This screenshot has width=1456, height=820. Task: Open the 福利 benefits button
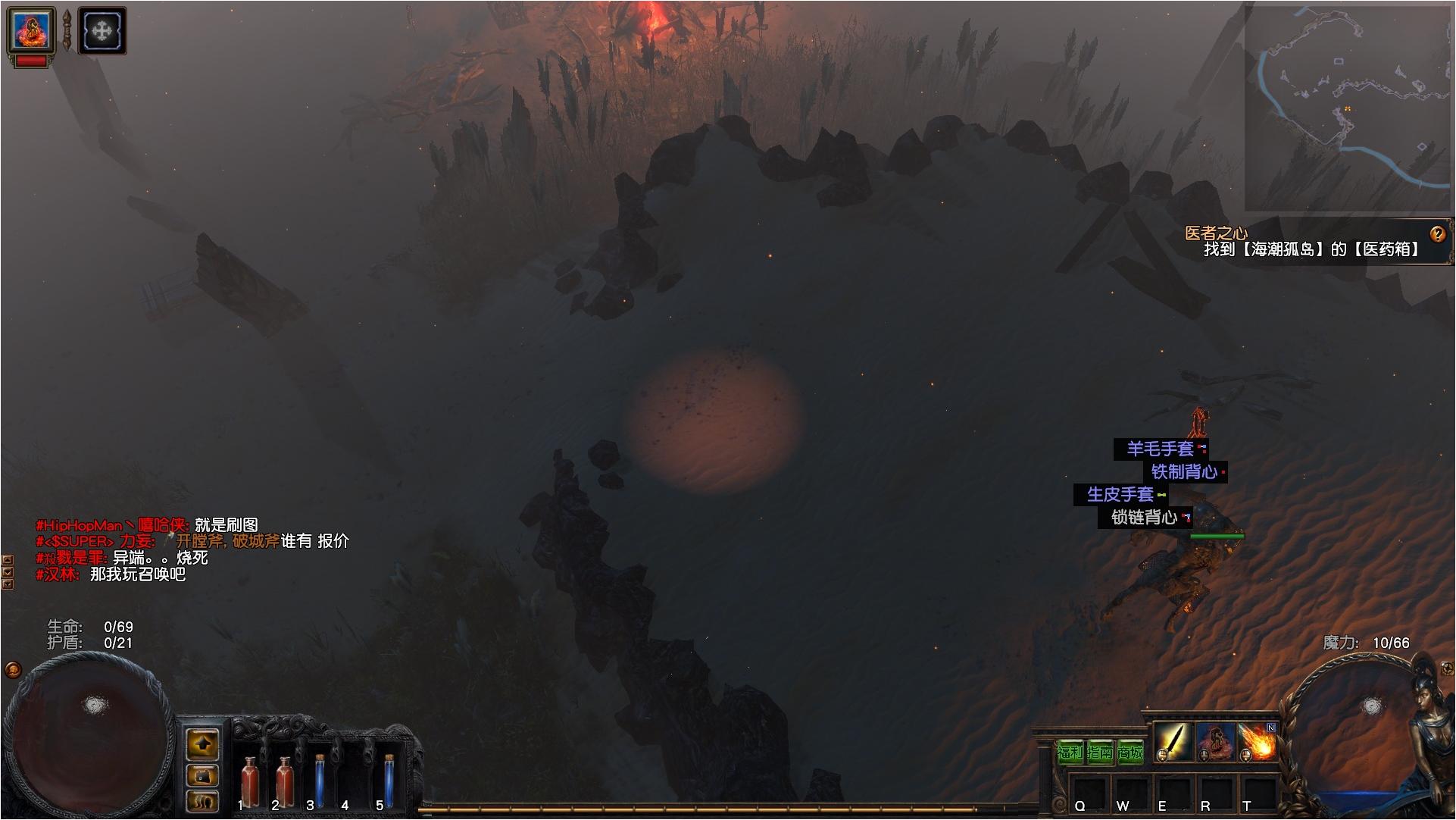point(1070,753)
